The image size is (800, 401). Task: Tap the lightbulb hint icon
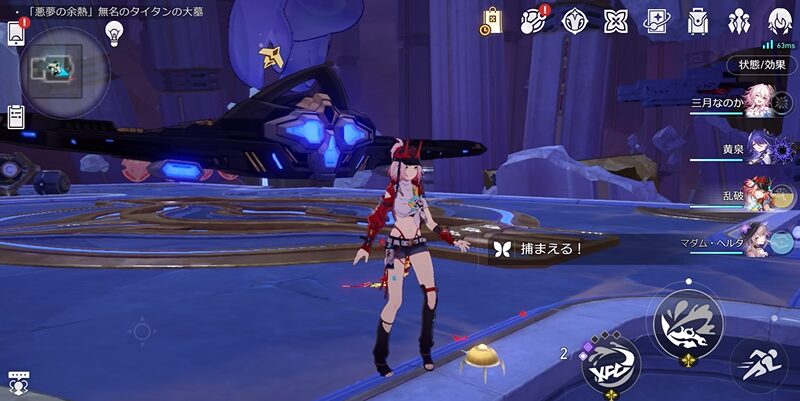[114, 32]
